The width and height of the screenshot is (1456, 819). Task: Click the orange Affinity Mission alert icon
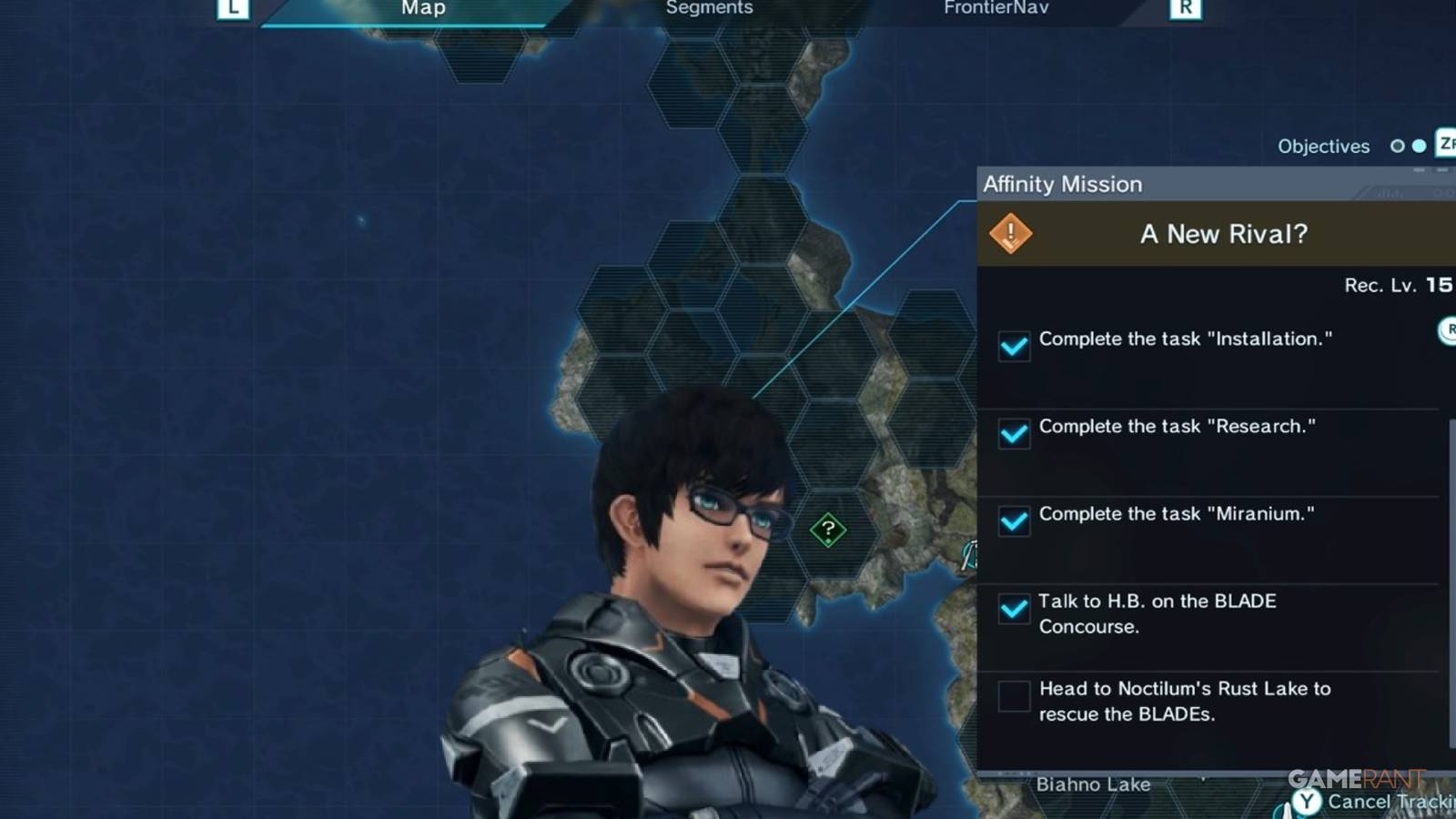point(1011,233)
